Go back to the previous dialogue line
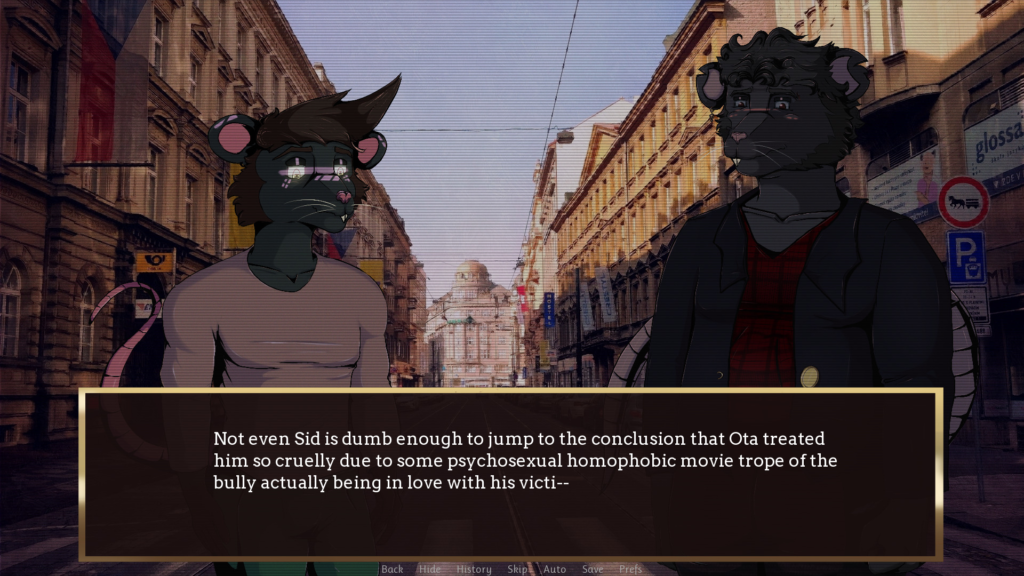 392,569
